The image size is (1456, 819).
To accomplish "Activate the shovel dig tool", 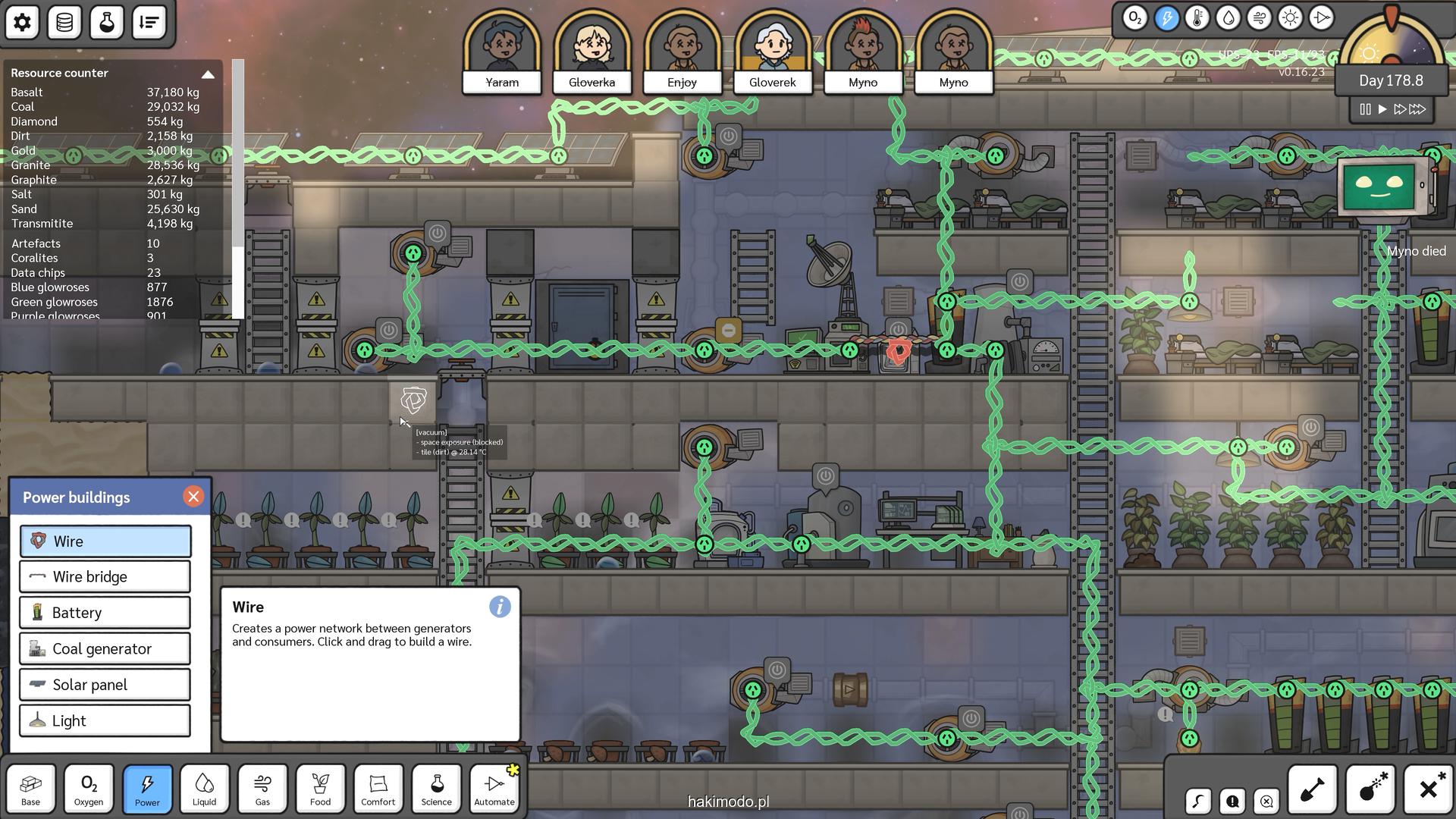I will coord(1313,789).
